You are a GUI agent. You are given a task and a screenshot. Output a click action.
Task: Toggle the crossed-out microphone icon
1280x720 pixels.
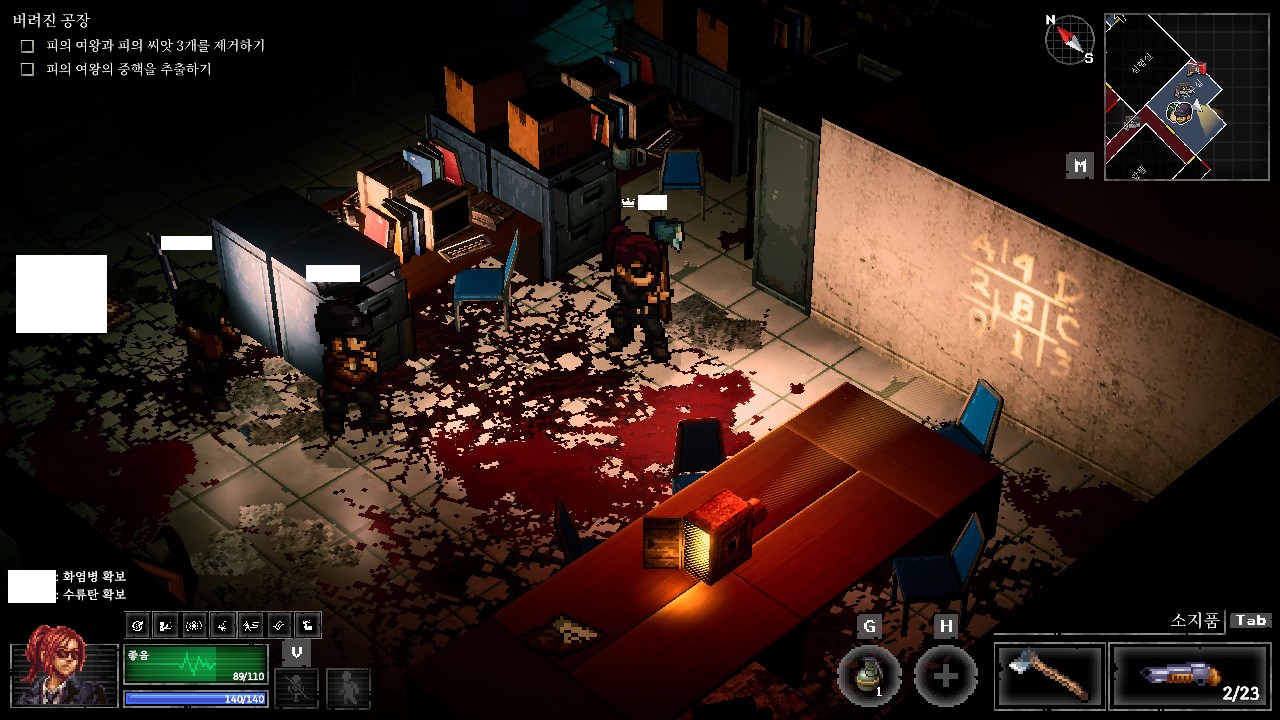(297, 687)
